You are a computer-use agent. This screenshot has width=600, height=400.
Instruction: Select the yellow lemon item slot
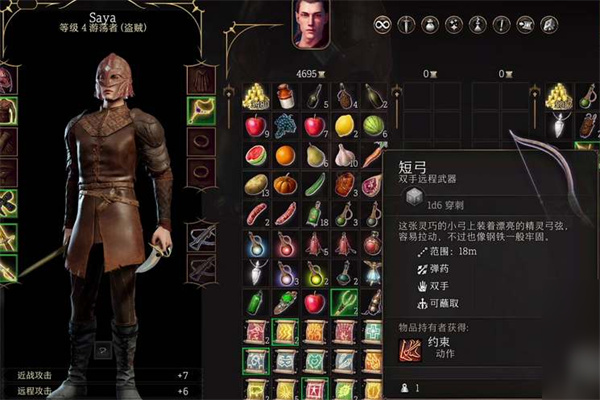344,126
